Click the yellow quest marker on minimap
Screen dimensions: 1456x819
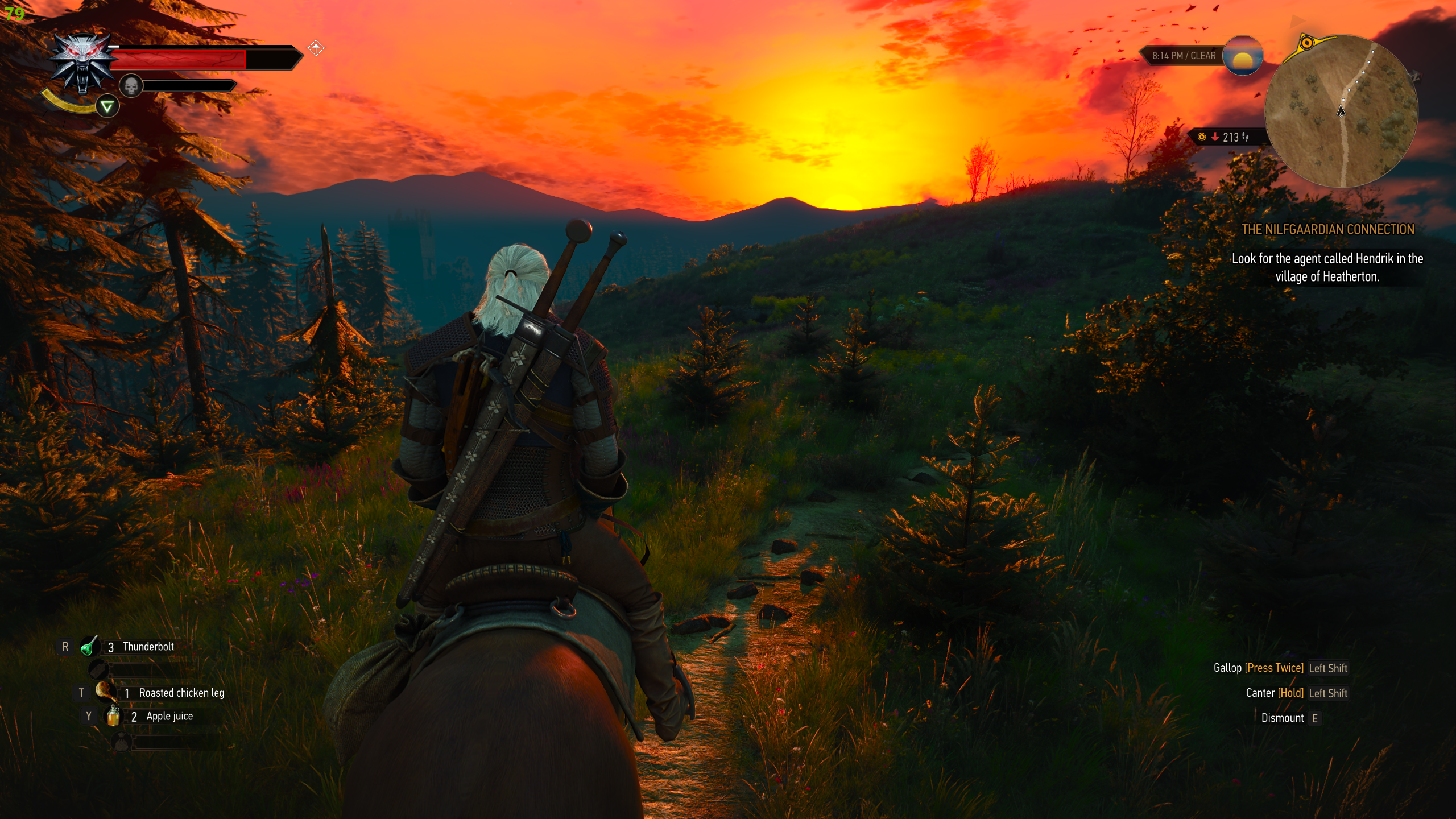[1306, 43]
